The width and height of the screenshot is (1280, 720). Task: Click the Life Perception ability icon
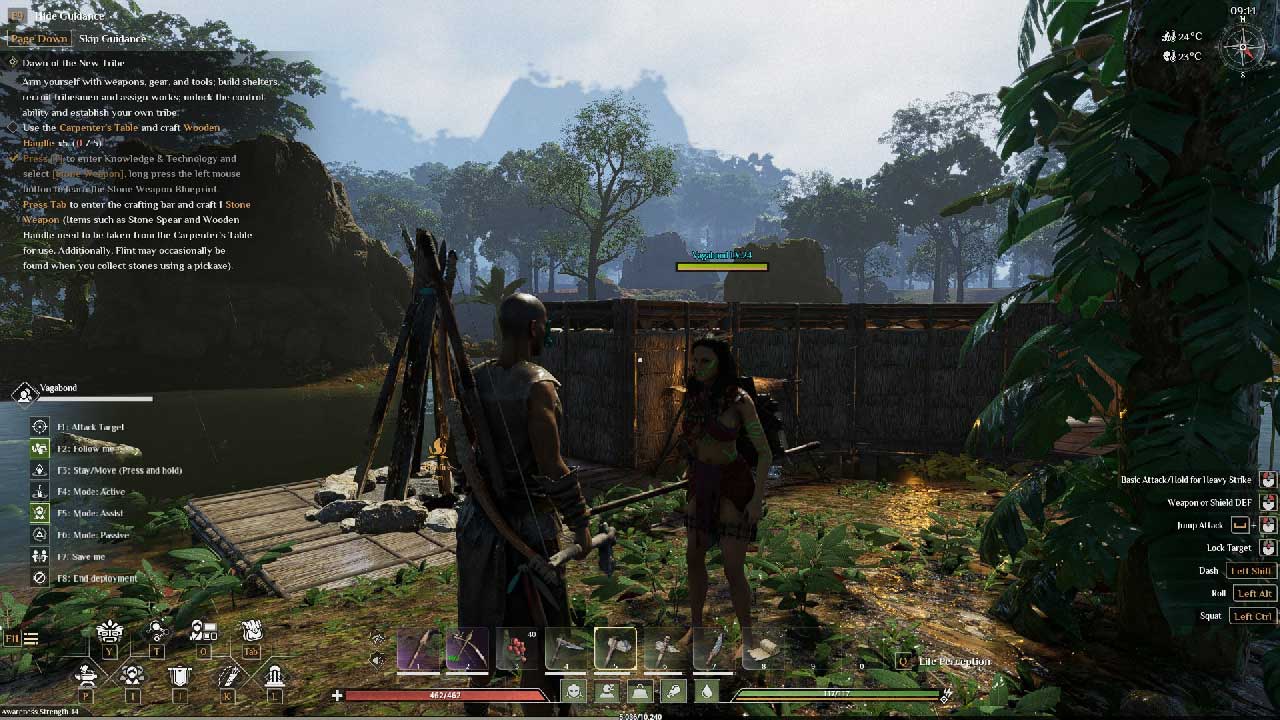tap(903, 661)
